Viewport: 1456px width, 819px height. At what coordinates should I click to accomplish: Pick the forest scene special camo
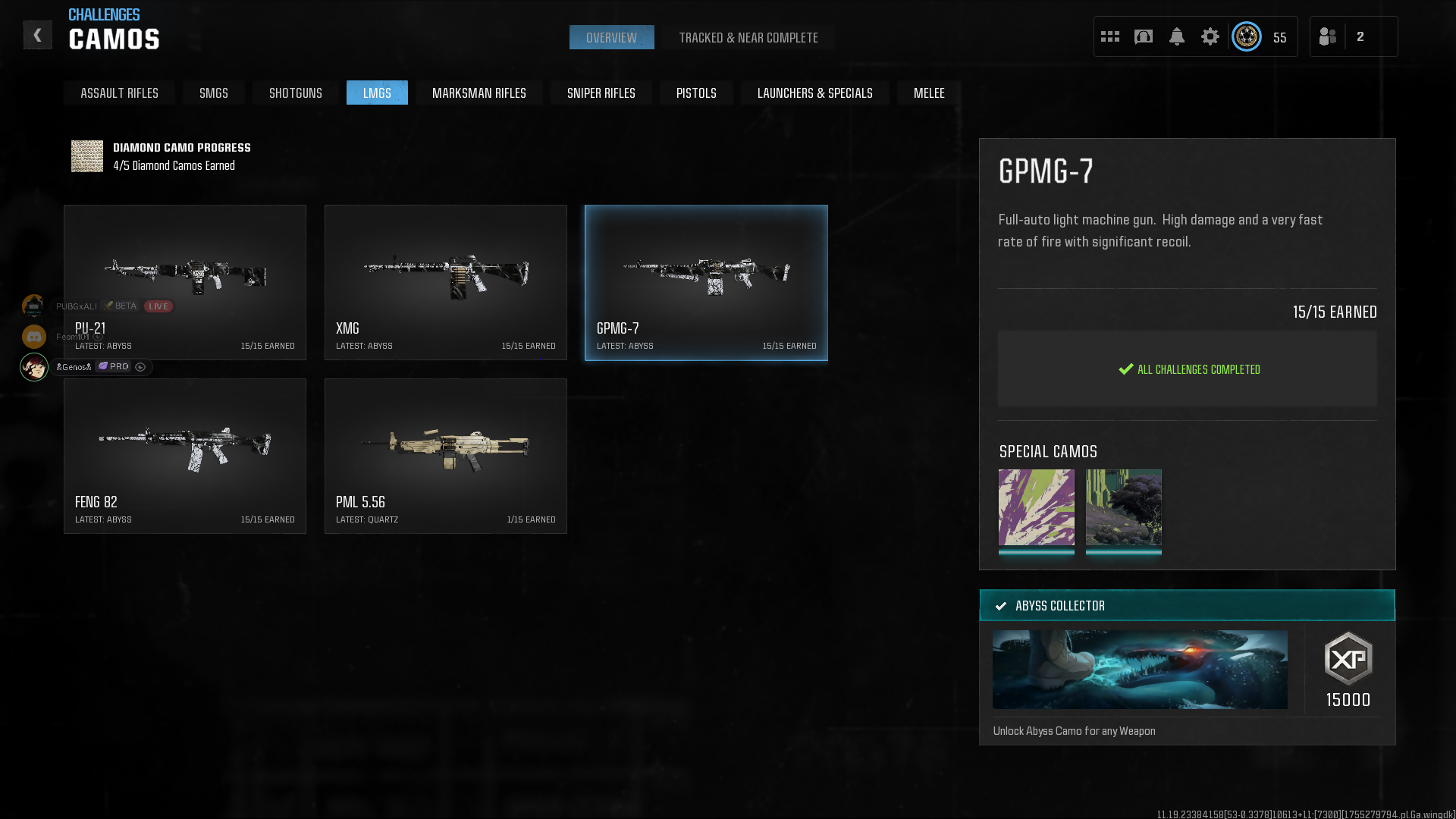point(1123,507)
